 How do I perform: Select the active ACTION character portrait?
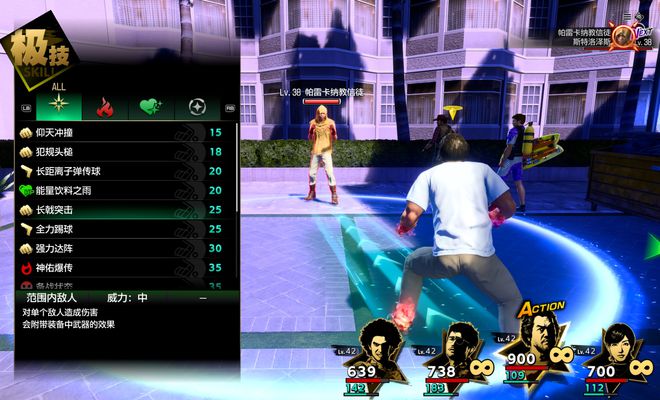click(541, 342)
